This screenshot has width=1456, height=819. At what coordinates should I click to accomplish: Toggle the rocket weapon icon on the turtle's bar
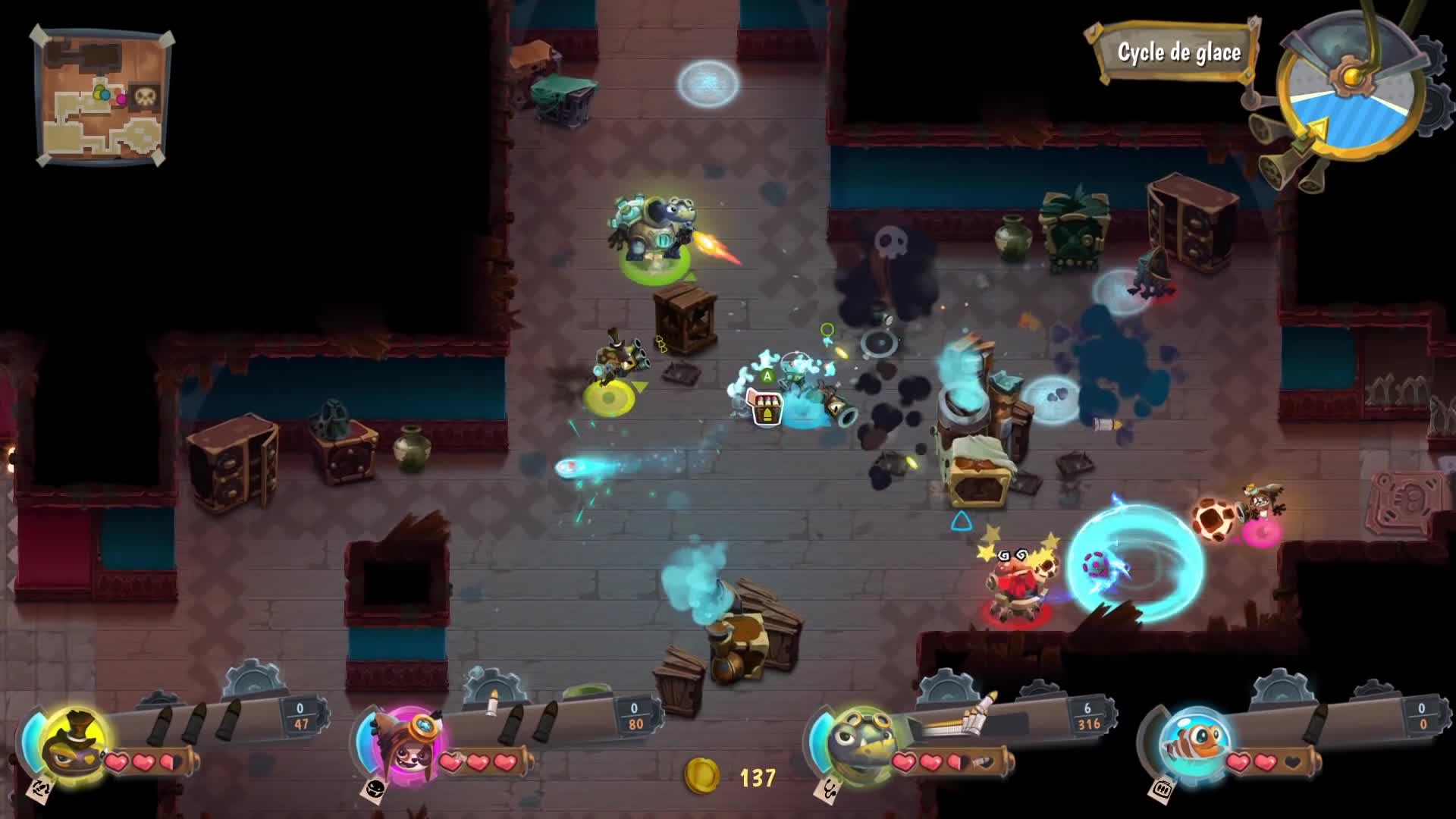click(x=978, y=710)
